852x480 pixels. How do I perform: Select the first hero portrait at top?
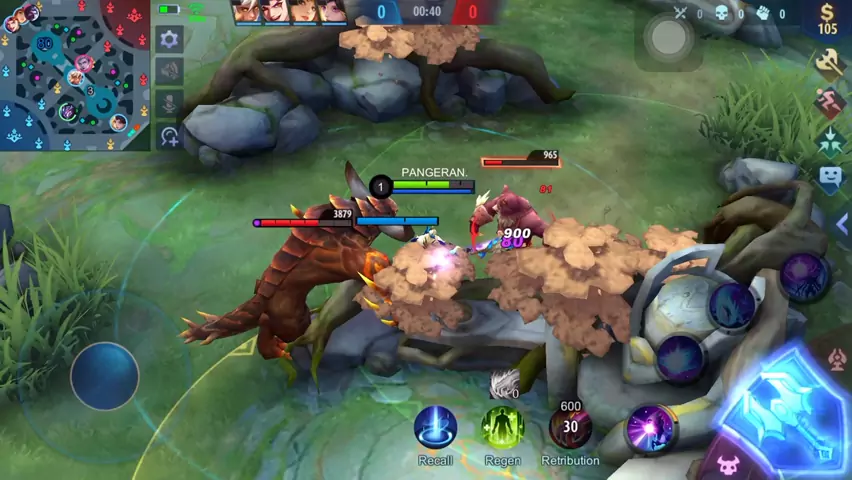click(247, 11)
